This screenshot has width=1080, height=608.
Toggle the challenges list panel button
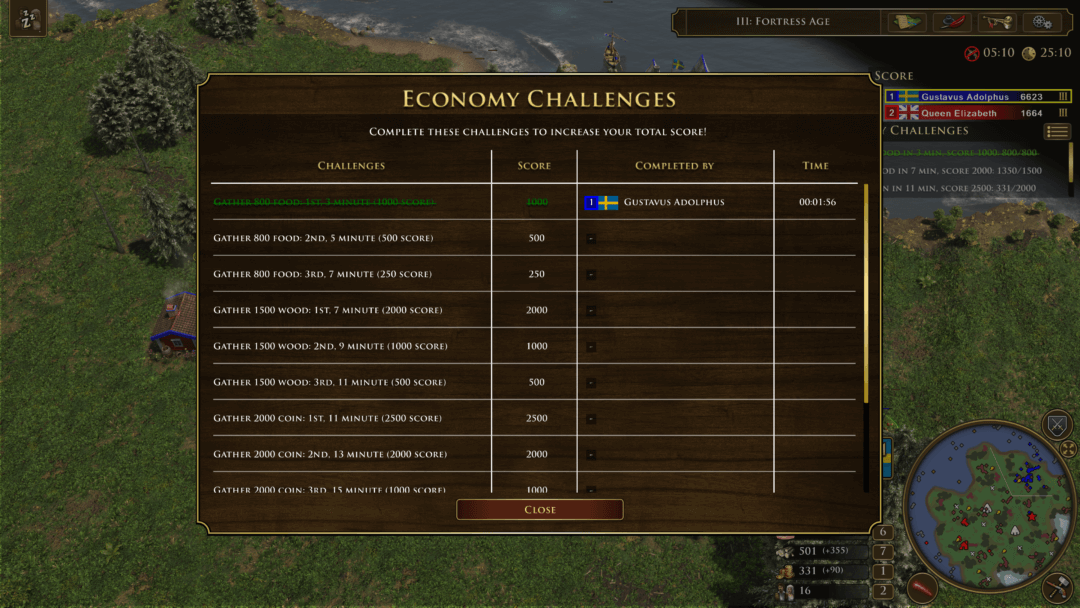[1057, 131]
